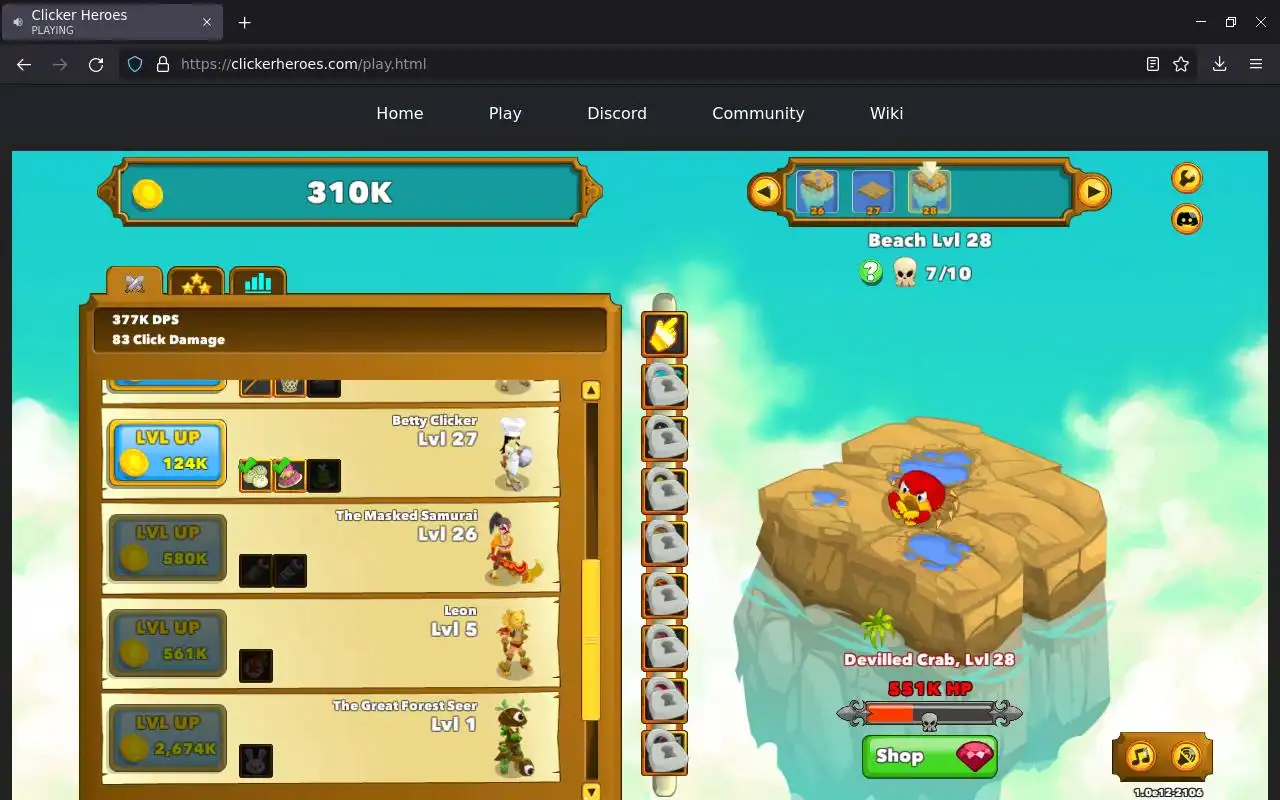Open the gem Shop
This screenshot has width=1280, height=800.
(929, 756)
